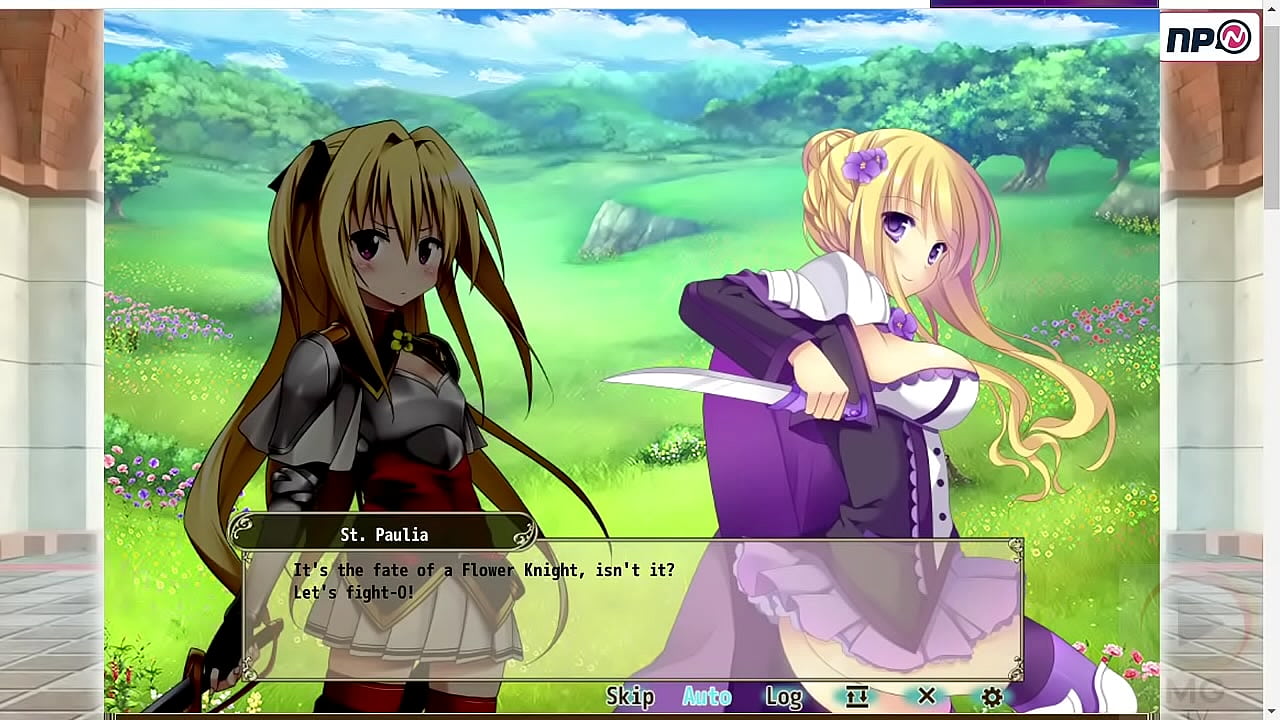Screen dimensions: 1280x720
Task: Open settings via the gear icon
Action: (x=991, y=696)
